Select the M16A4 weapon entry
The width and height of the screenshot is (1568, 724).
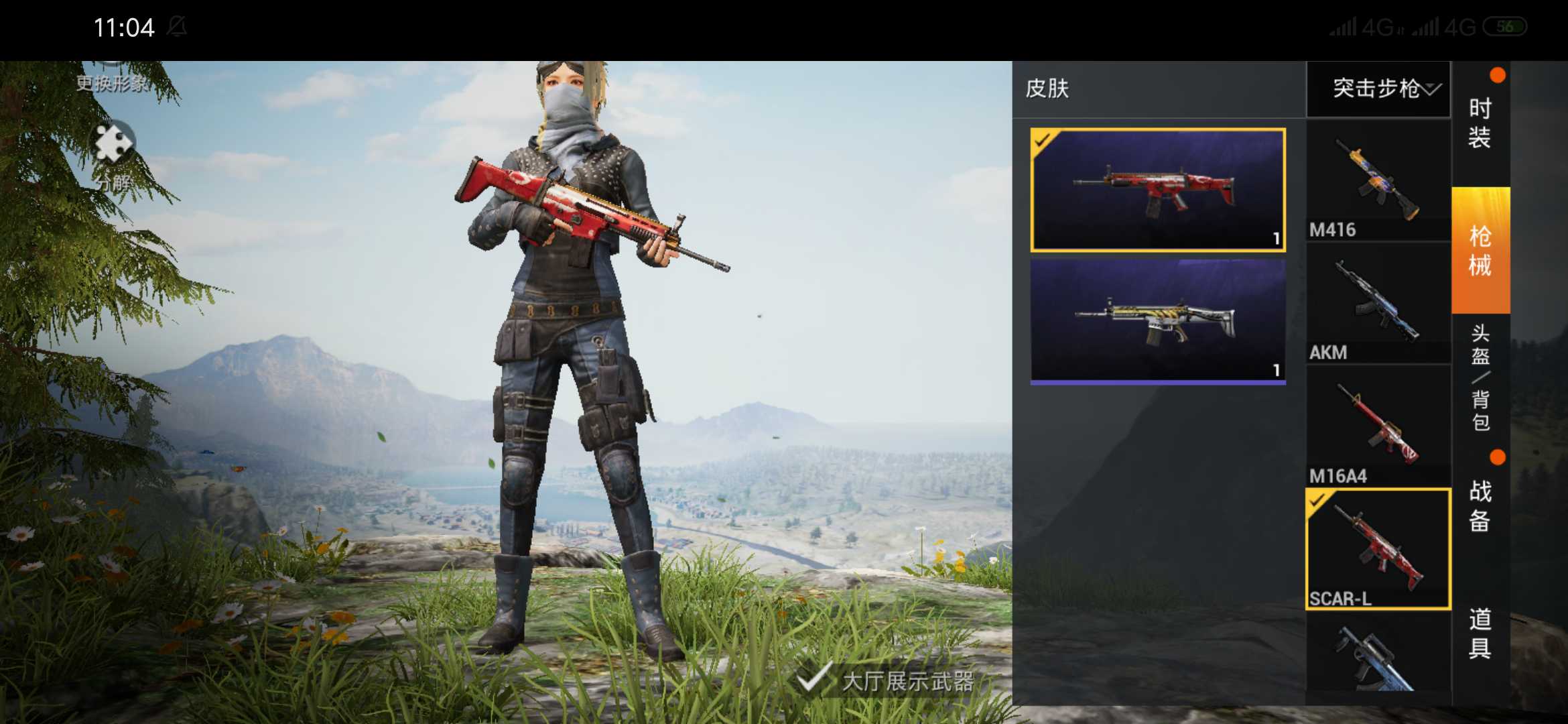(1378, 428)
